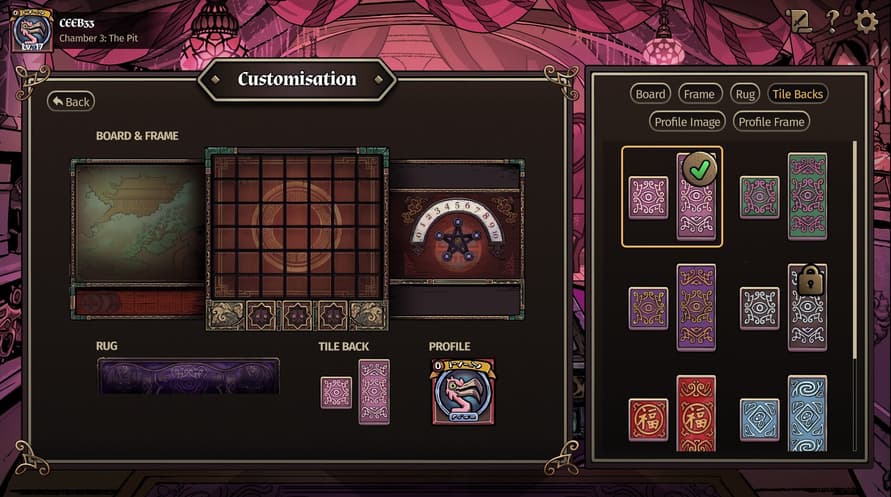Viewport: 891px width, 497px height.
Task: Go back using the Back button
Action: coord(70,101)
